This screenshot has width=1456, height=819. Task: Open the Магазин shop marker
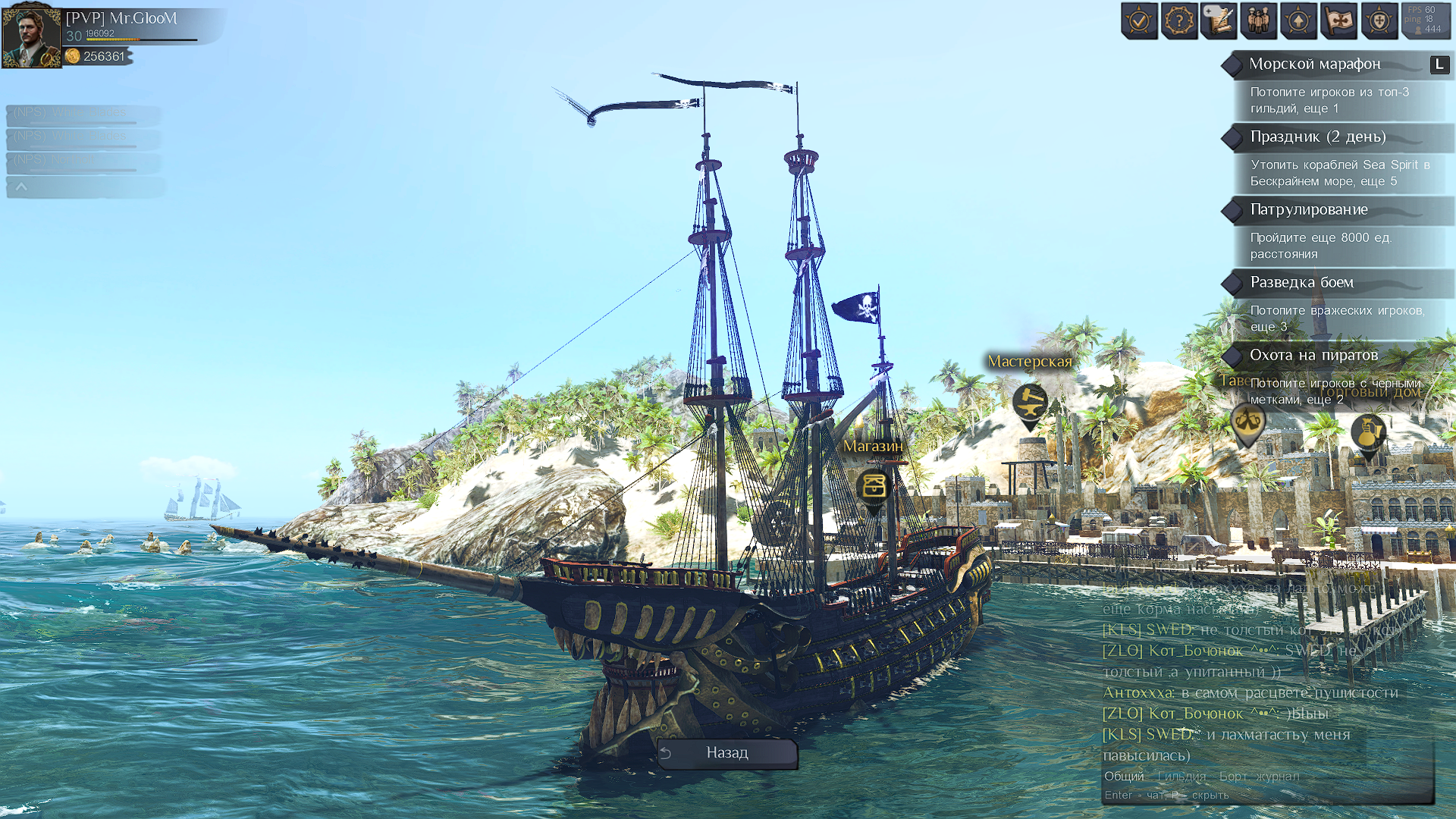coord(874,485)
